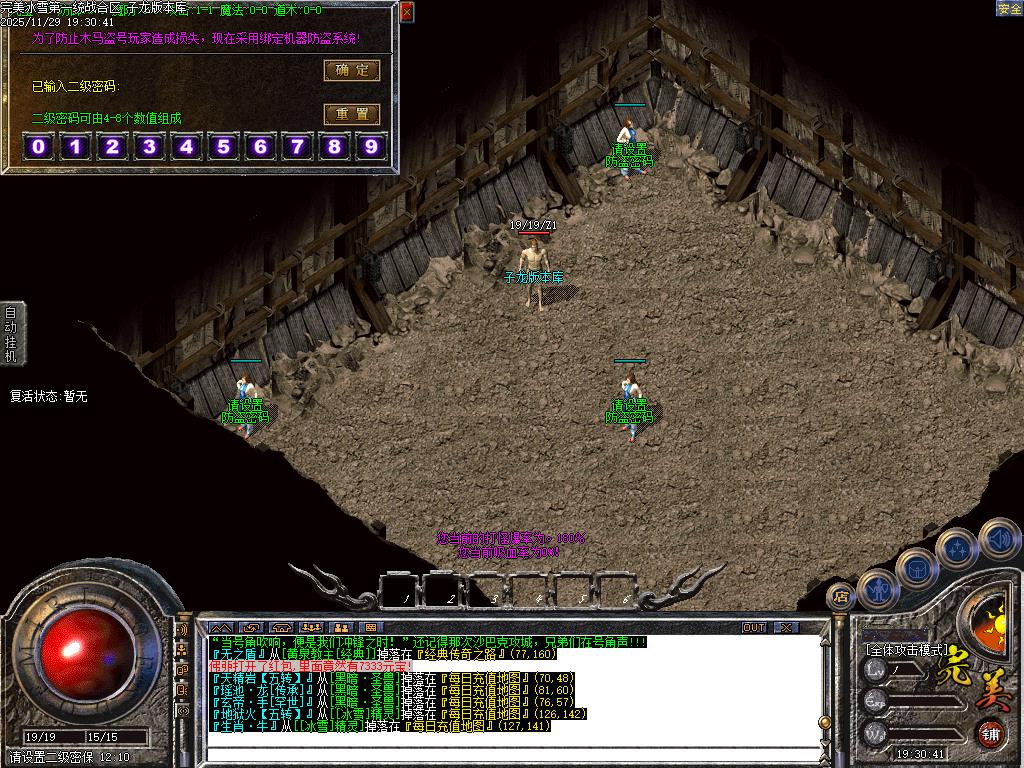
Task: Close the anti-theft password dialog
Action: tap(406, 12)
